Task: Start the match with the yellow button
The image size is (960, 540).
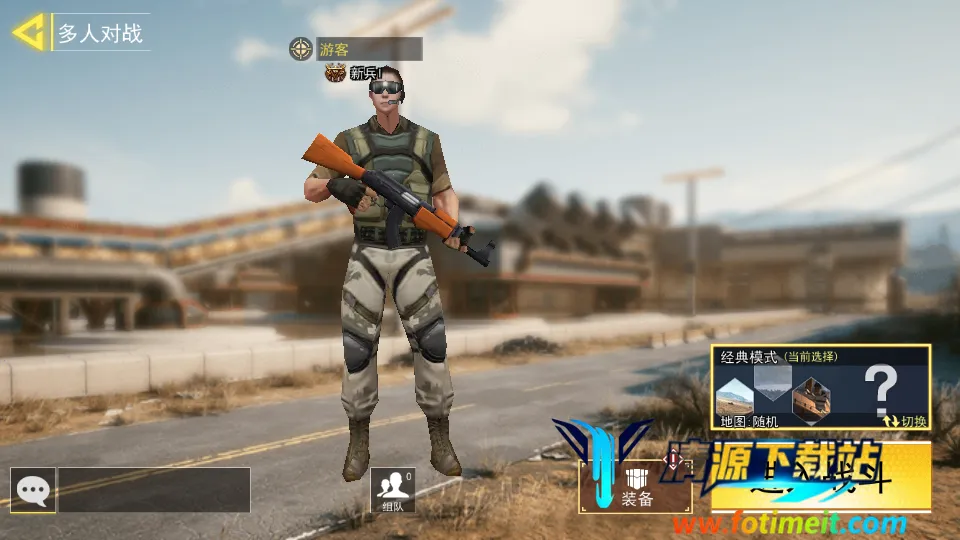Action: click(x=820, y=480)
